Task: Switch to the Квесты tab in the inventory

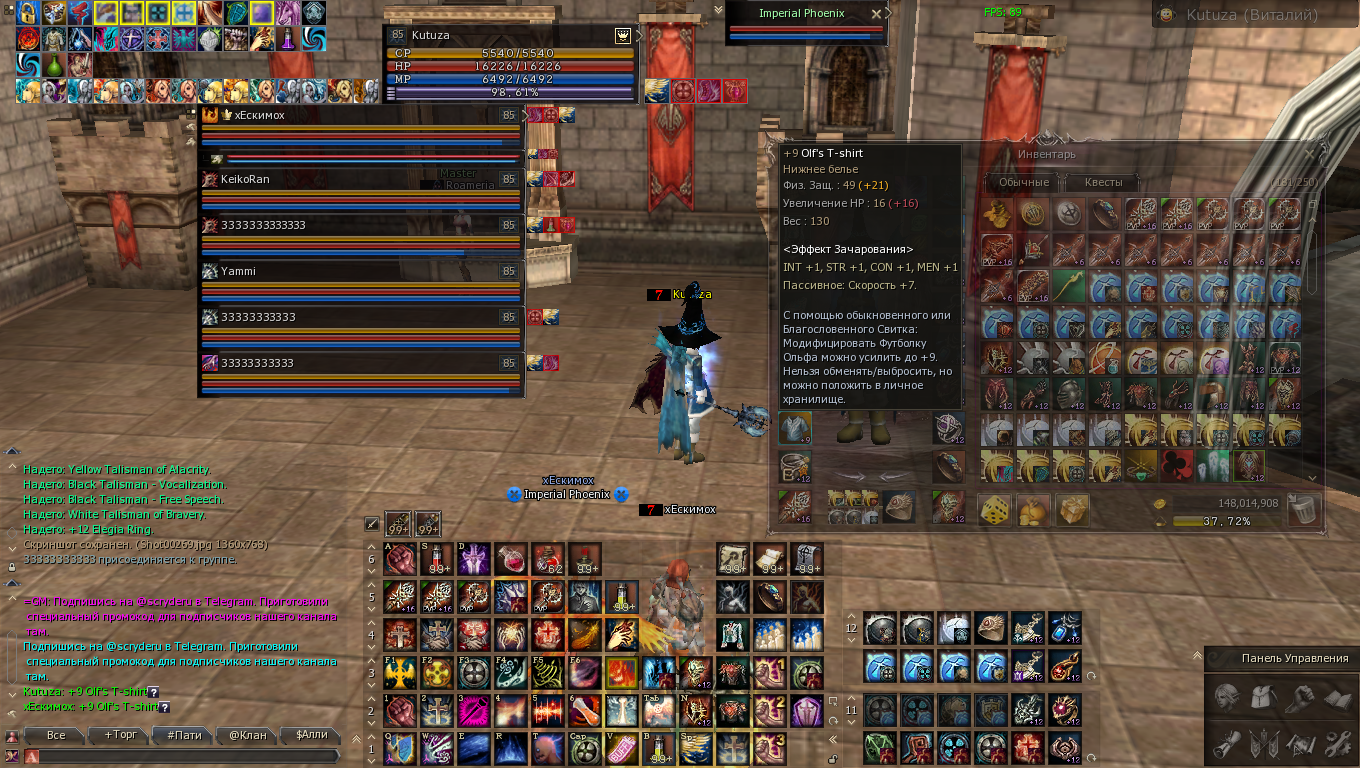Action: click(1105, 183)
